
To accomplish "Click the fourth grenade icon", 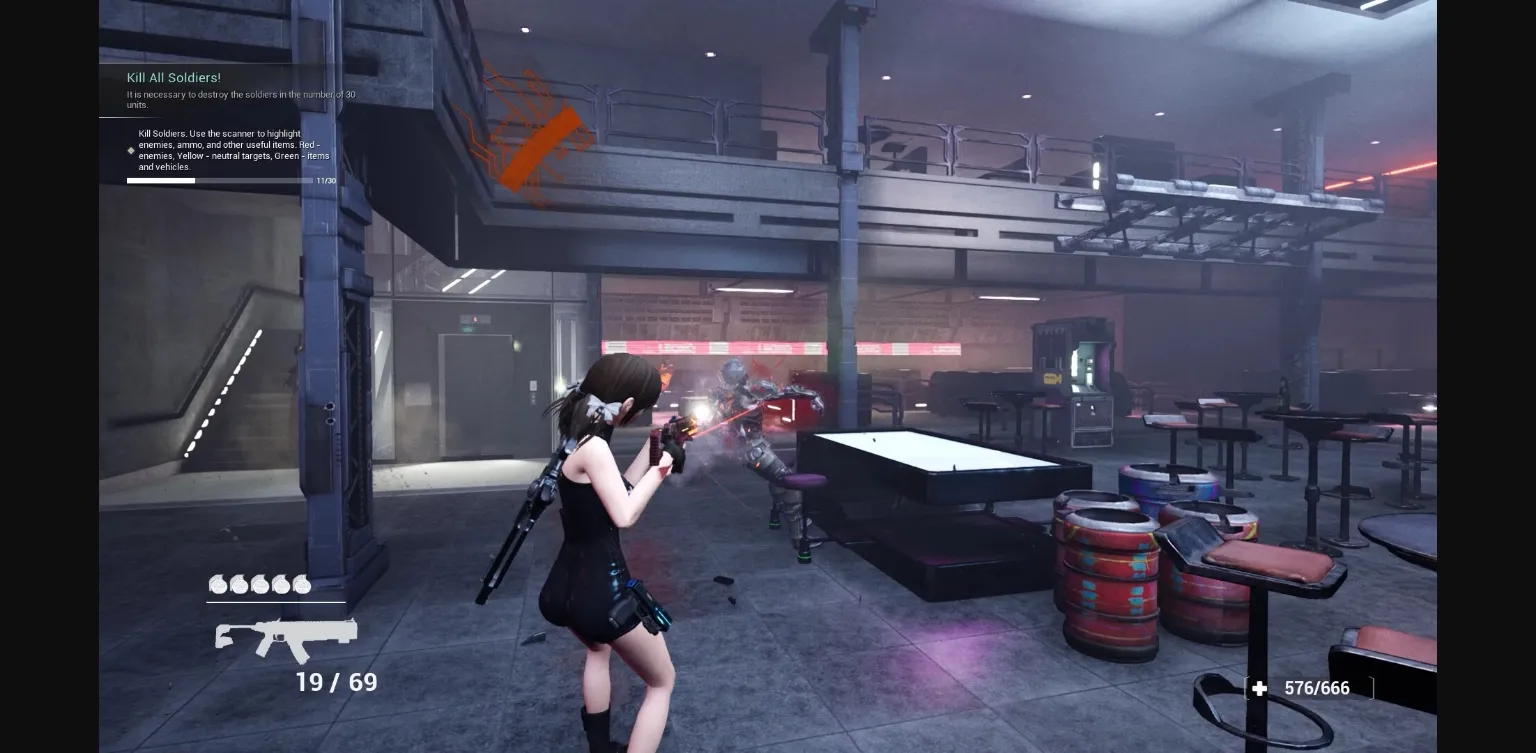I will [282, 585].
